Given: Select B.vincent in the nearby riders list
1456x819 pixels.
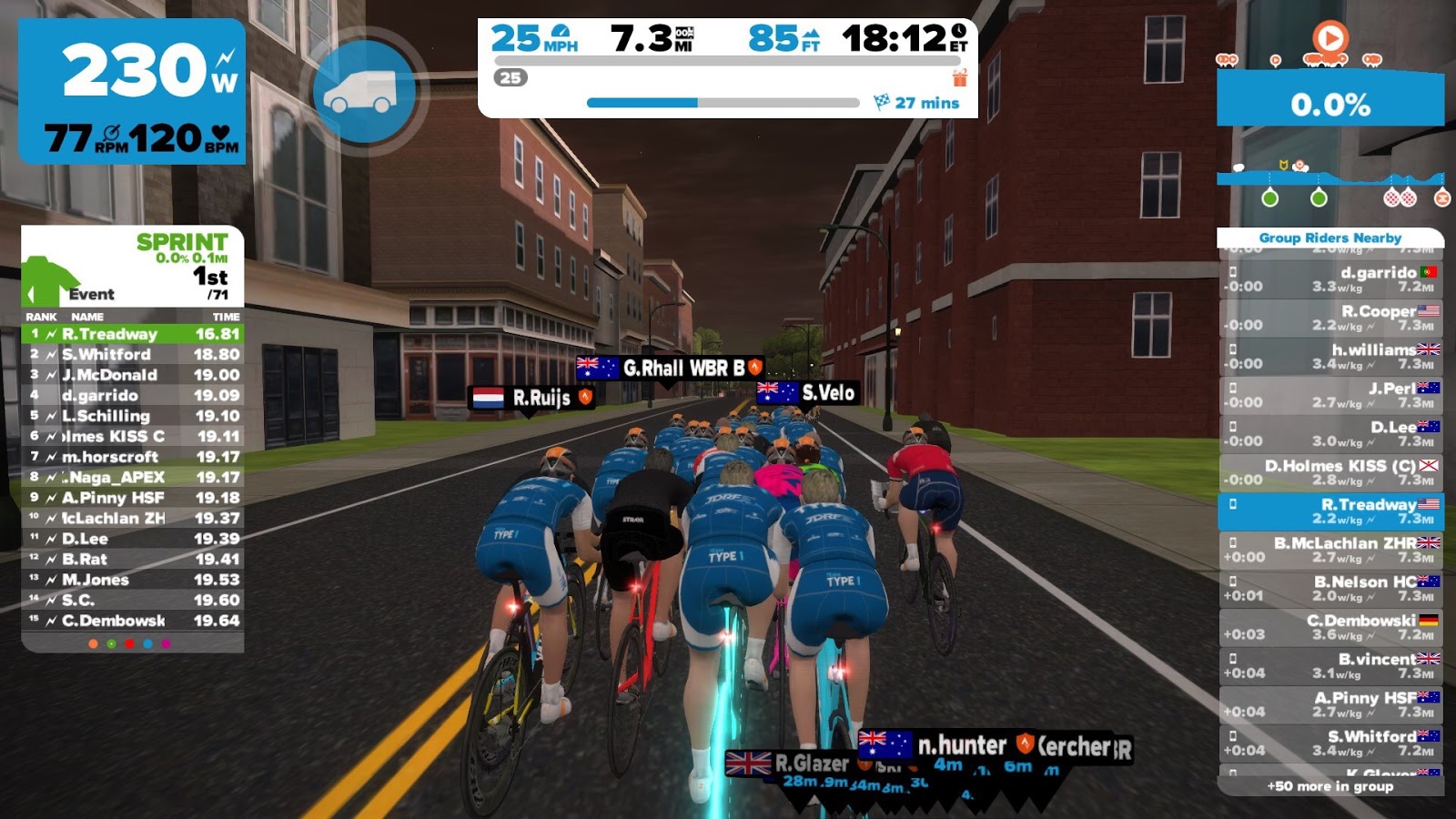Looking at the screenshot, I should (1330, 666).
